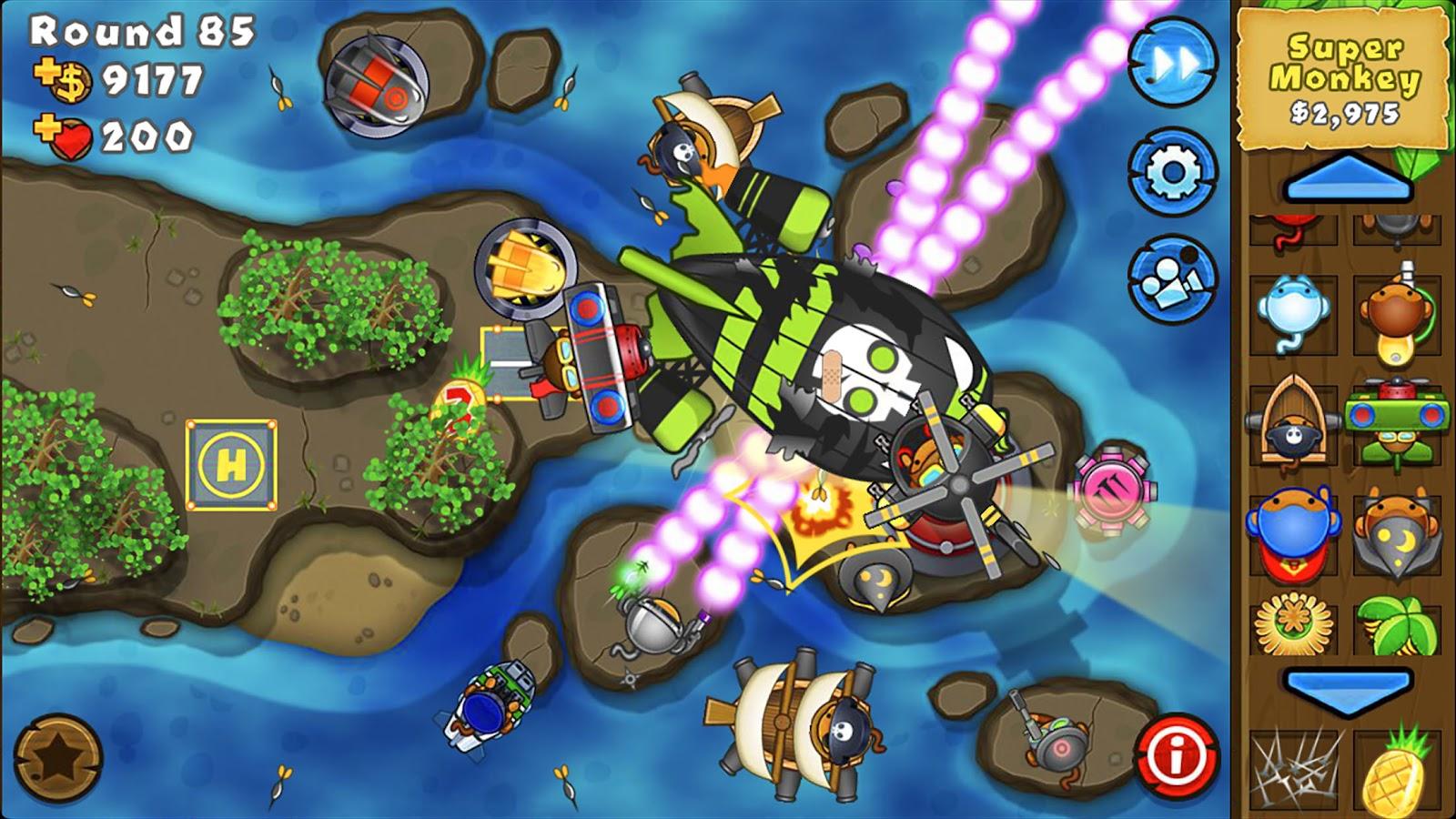
Task: Select the Road Spikes icon
Action: click(1295, 767)
